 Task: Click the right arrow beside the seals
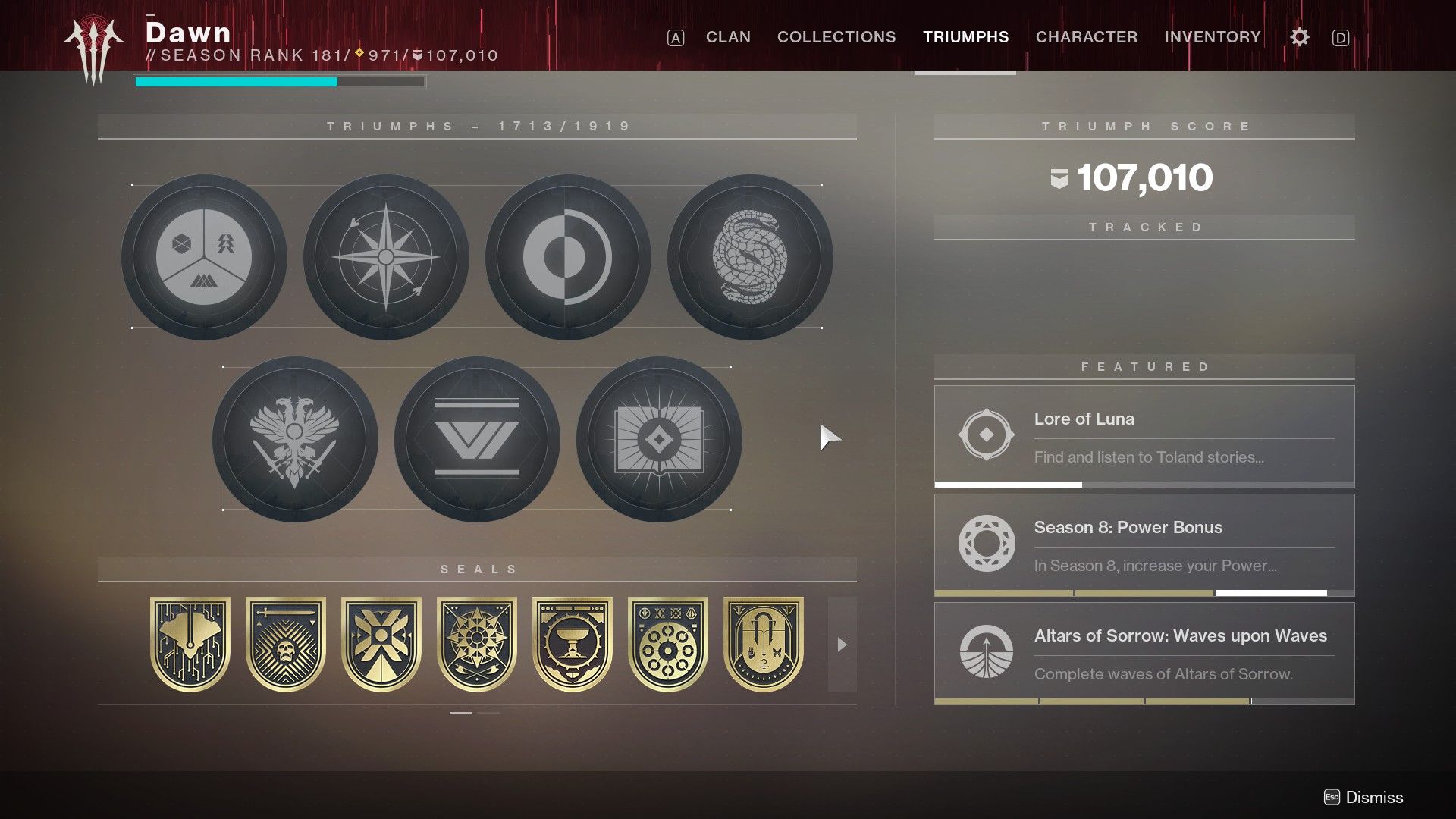pyautogui.click(x=842, y=646)
